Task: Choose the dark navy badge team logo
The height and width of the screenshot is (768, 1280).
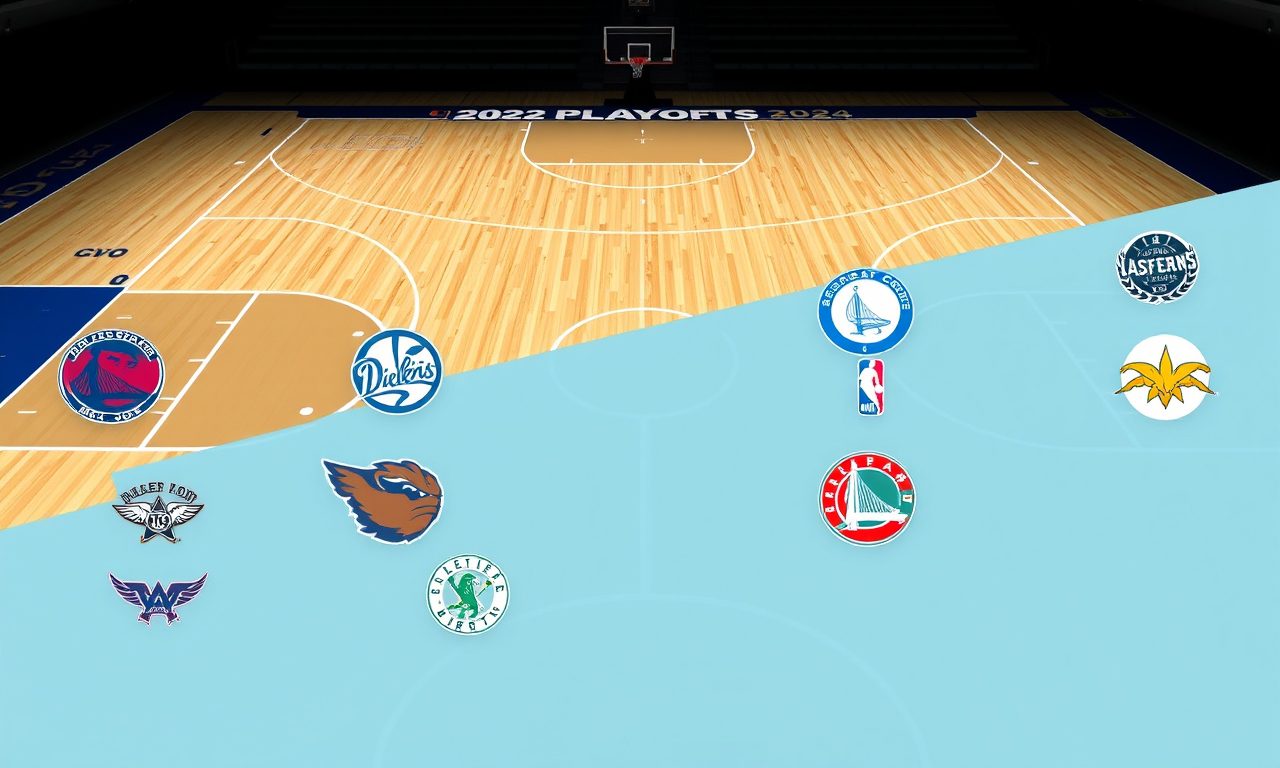Action: click(x=1157, y=267)
